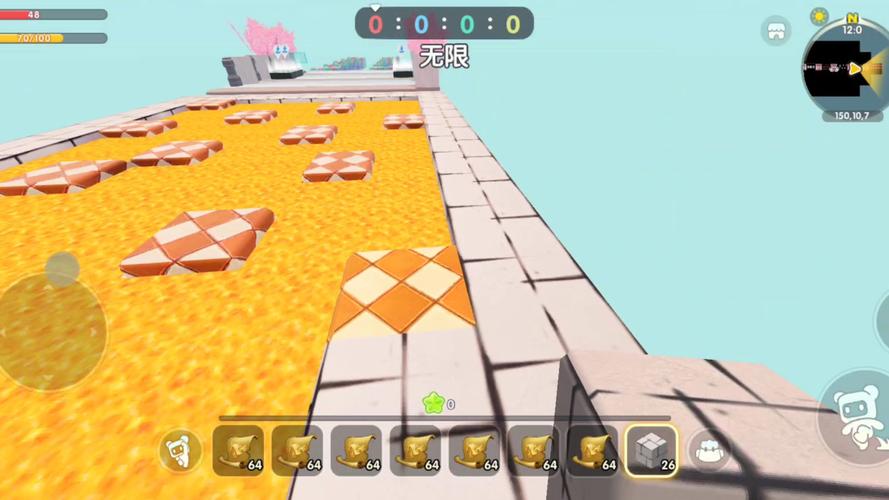Screen dimensions: 889x500
Task: Tap the character face icon beside the hotbar
Action: [x=180, y=451]
